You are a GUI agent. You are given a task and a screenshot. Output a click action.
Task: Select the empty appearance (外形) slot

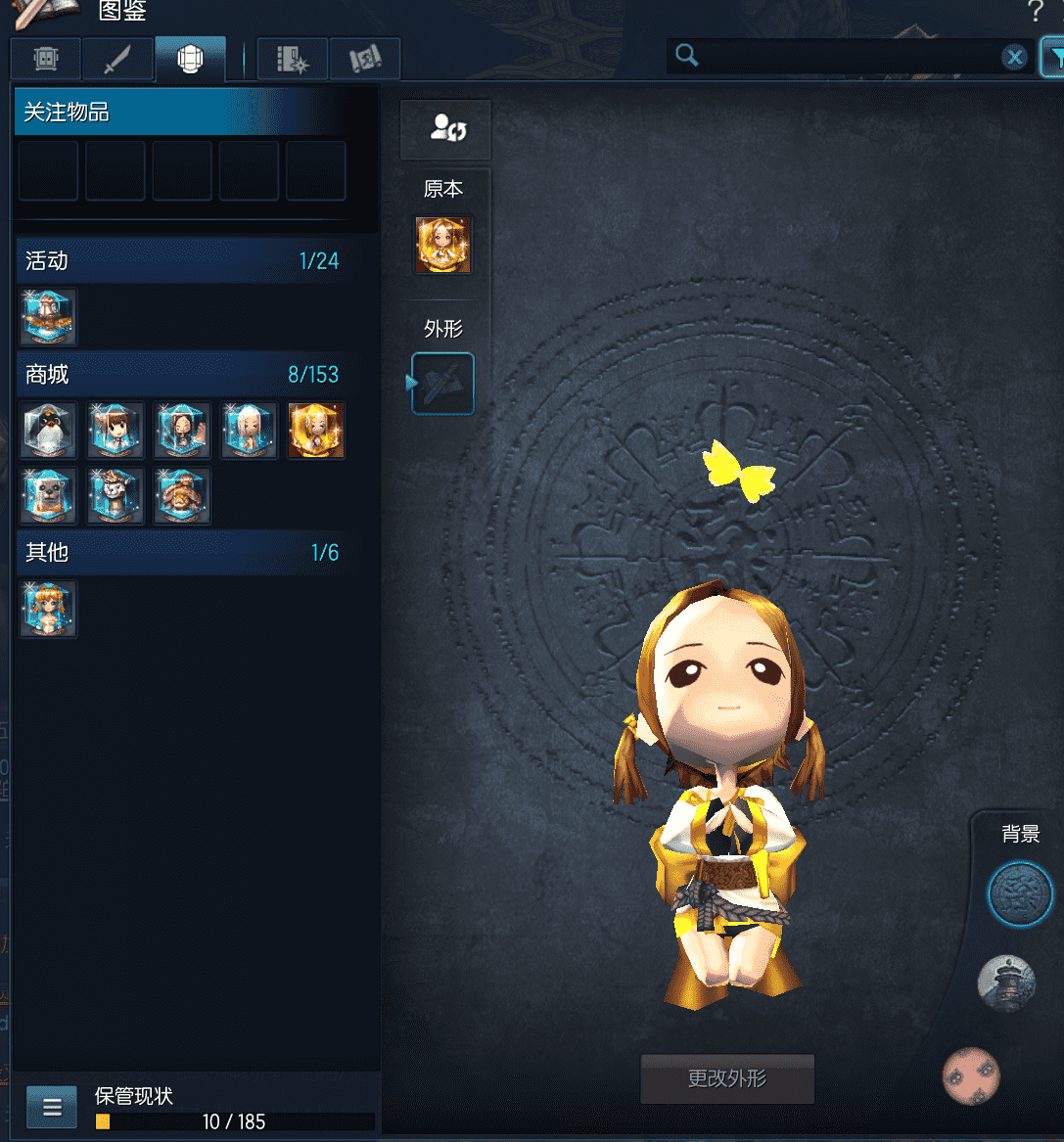[x=443, y=384]
